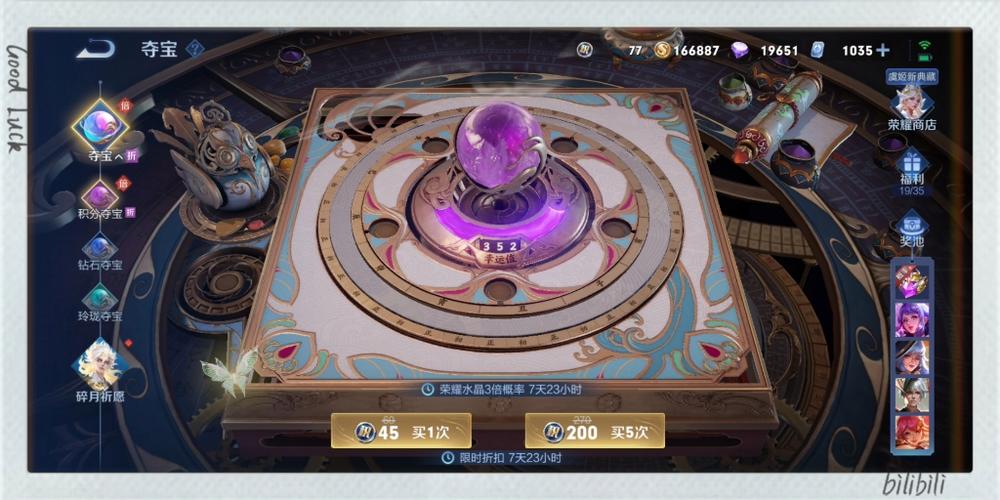
Task: Add more vouchers with the plus button
Action: click(x=882, y=50)
